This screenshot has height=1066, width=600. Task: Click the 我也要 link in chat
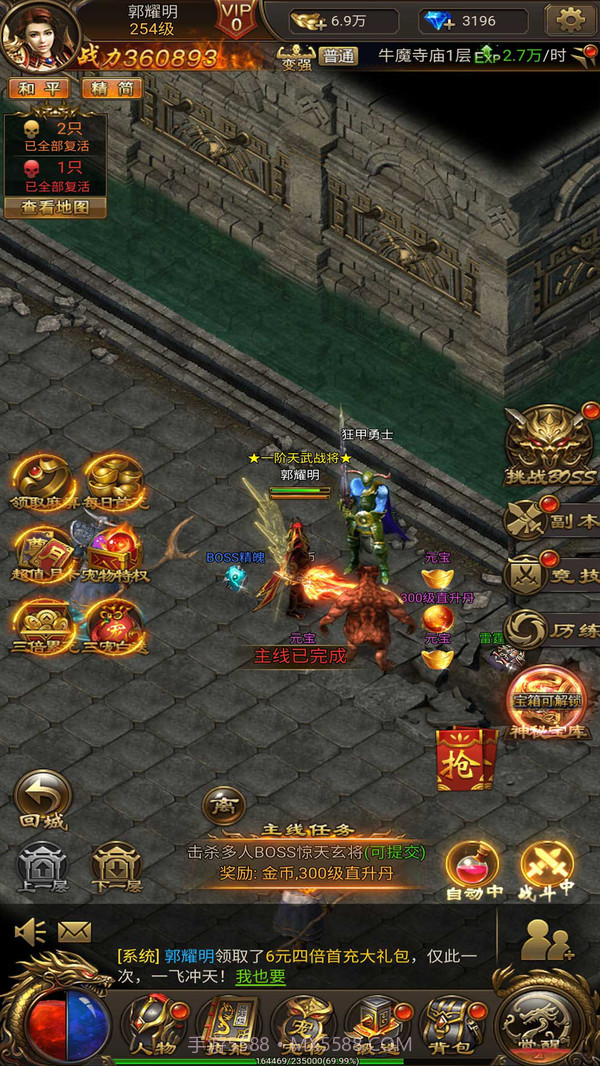260,977
